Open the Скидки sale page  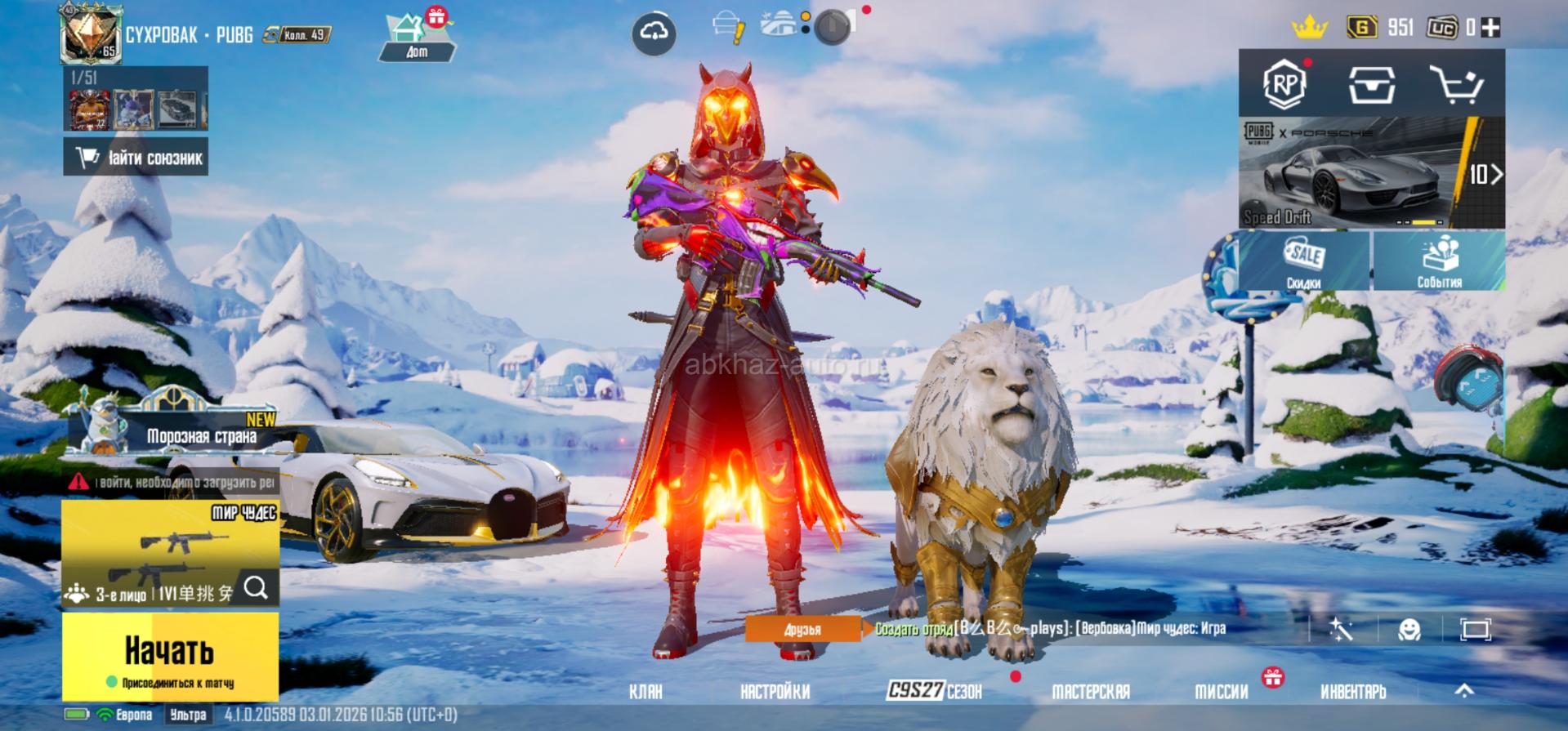pyautogui.click(x=1304, y=261)
